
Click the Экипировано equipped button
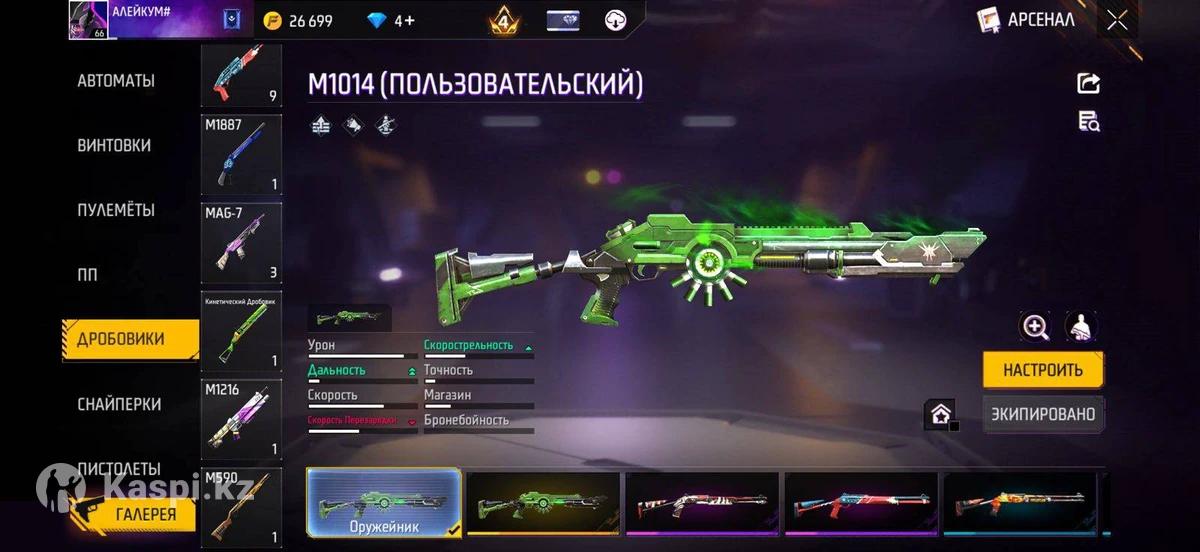[x=1043, y=414]
